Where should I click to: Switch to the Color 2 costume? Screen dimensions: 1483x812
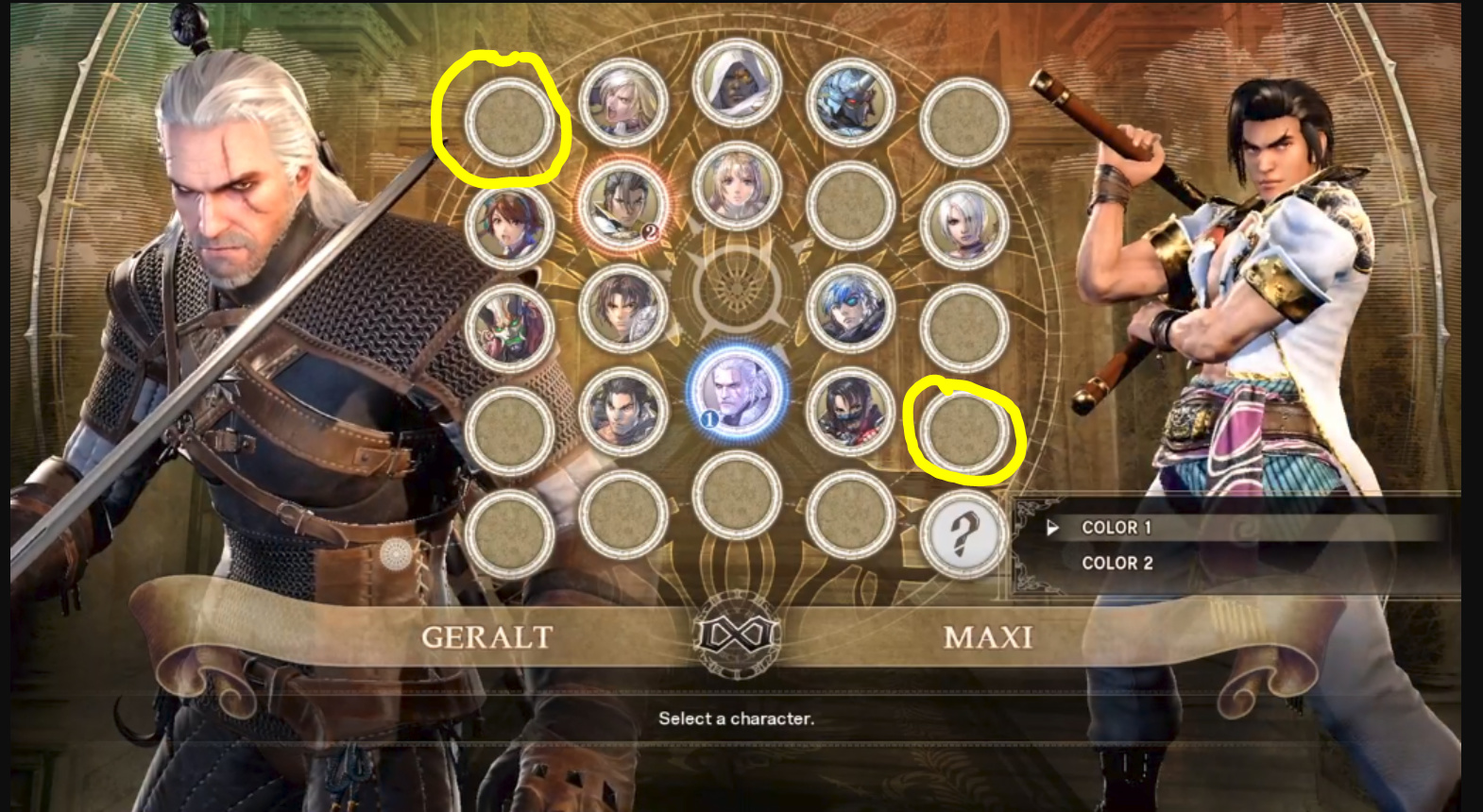click(1117, 563)
